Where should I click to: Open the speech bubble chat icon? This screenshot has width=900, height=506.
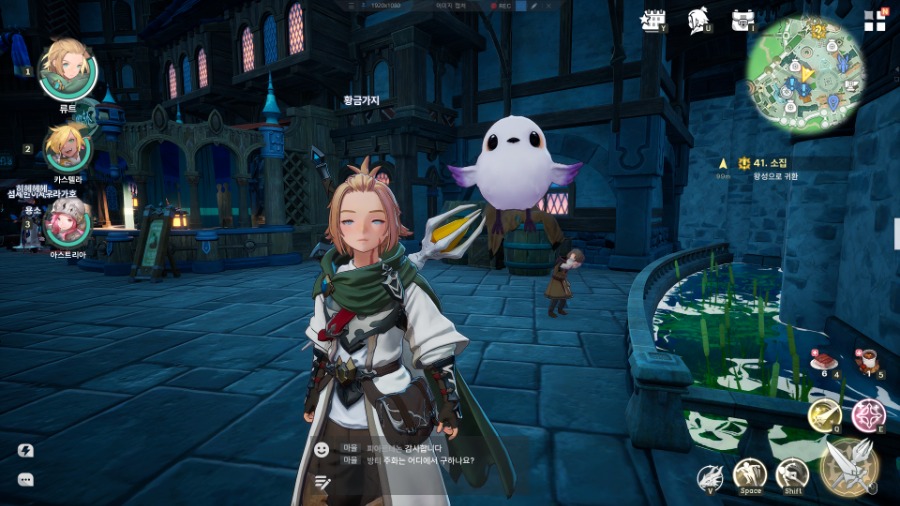coord(26,480)
